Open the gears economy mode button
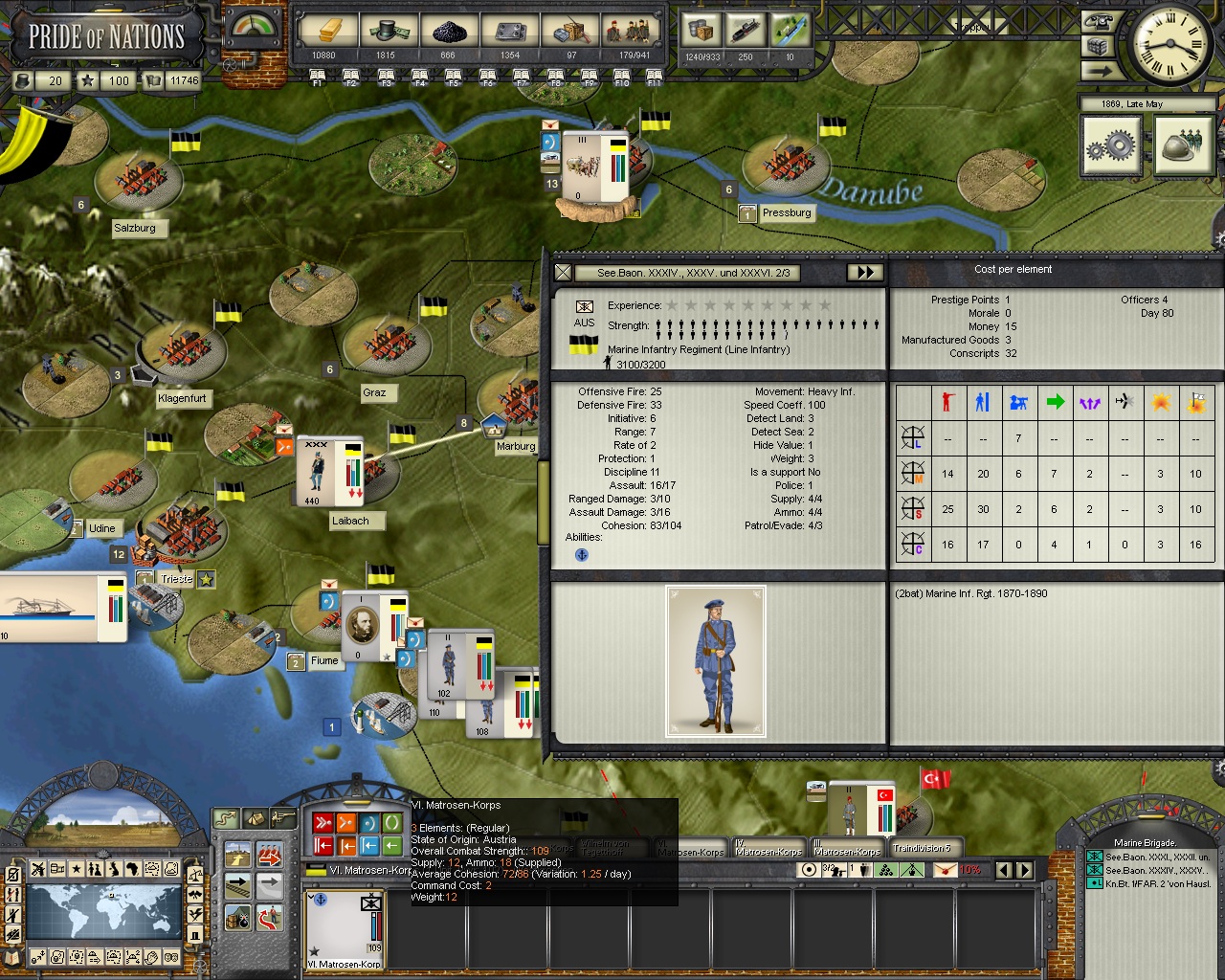 point(1111,147)
